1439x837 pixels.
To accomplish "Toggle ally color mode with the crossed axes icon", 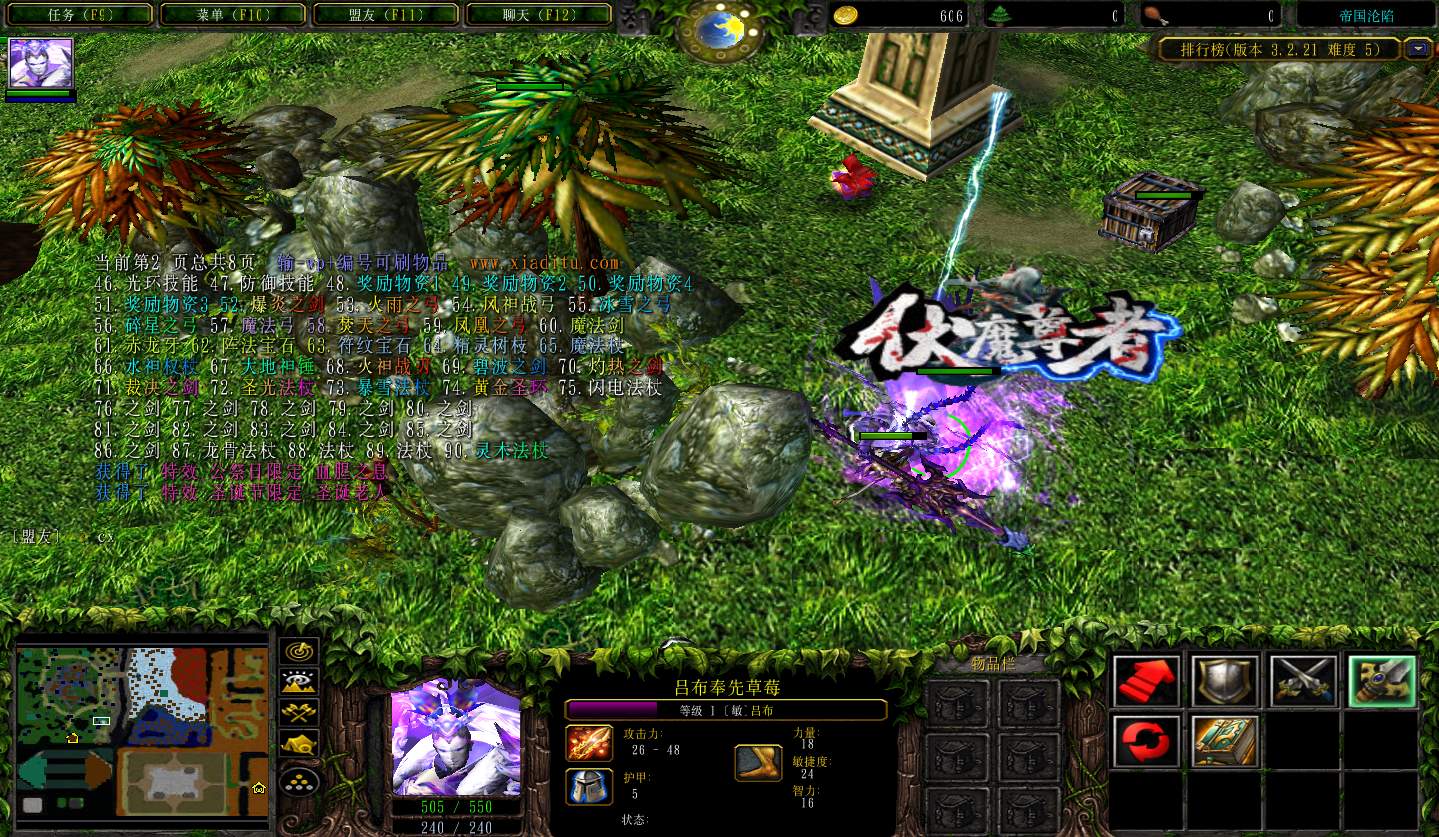I will (x=299, y=713).
